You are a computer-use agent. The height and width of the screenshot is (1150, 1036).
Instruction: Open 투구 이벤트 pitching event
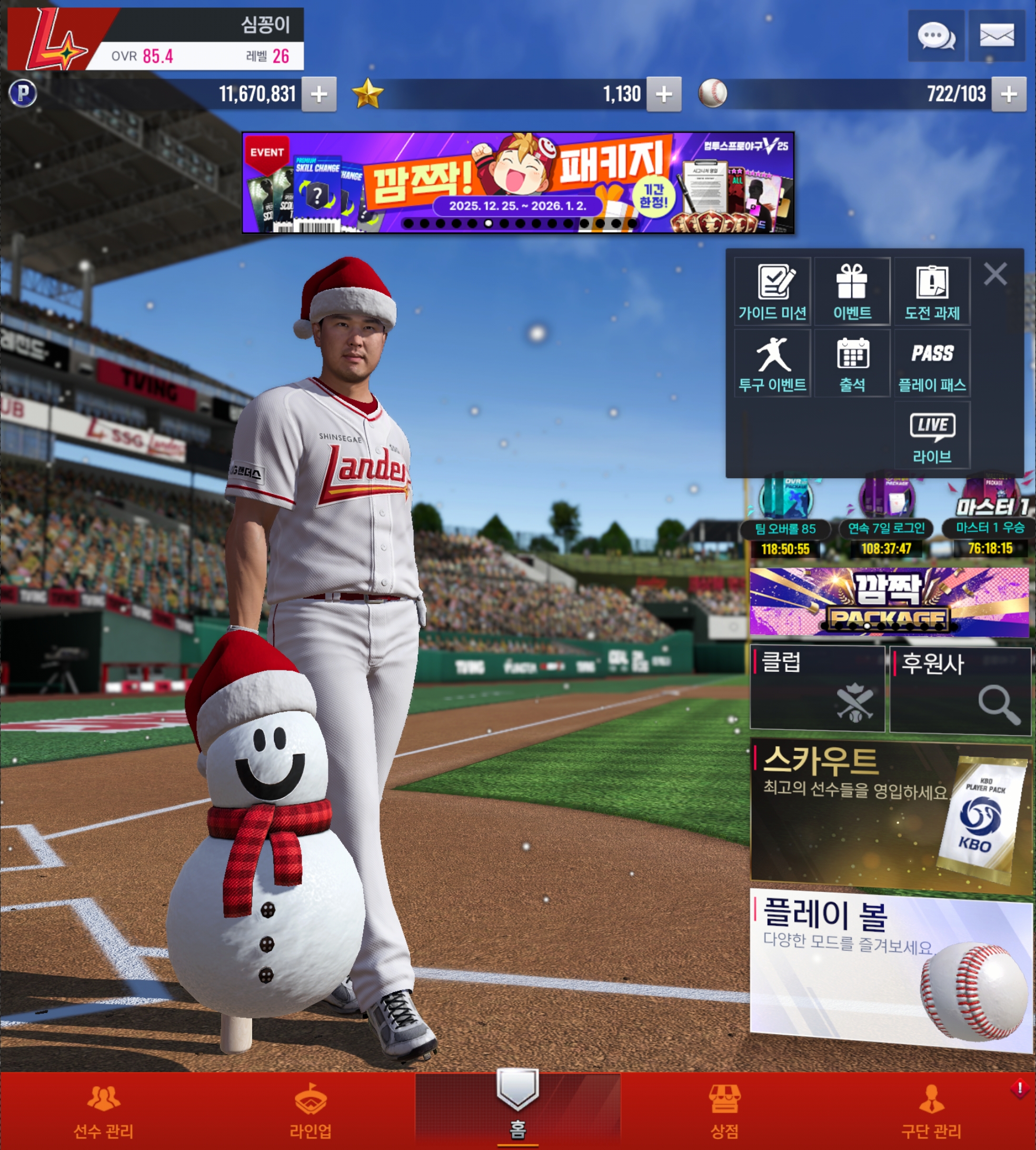772,363
